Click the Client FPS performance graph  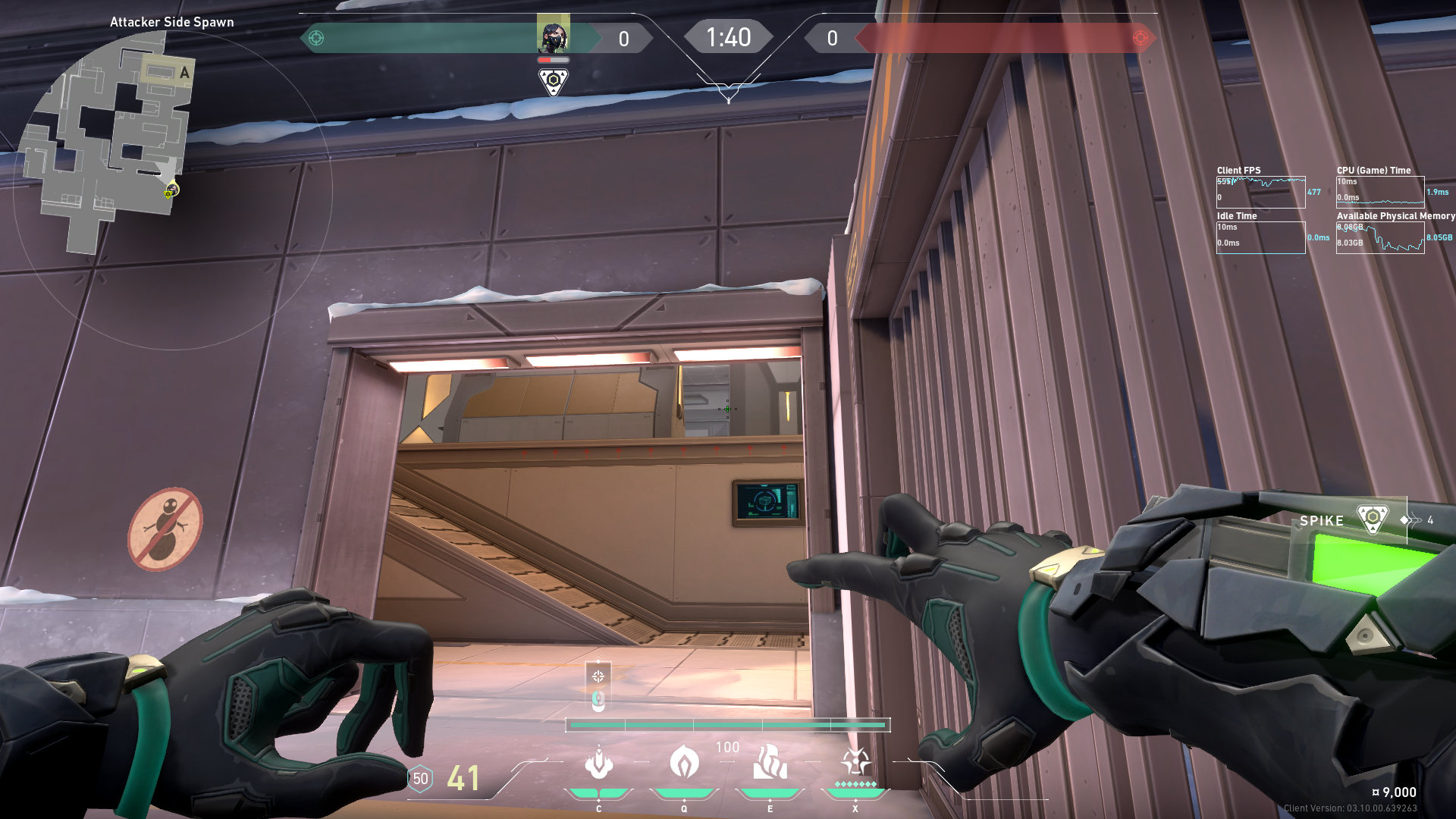[x=1260, y=193]
